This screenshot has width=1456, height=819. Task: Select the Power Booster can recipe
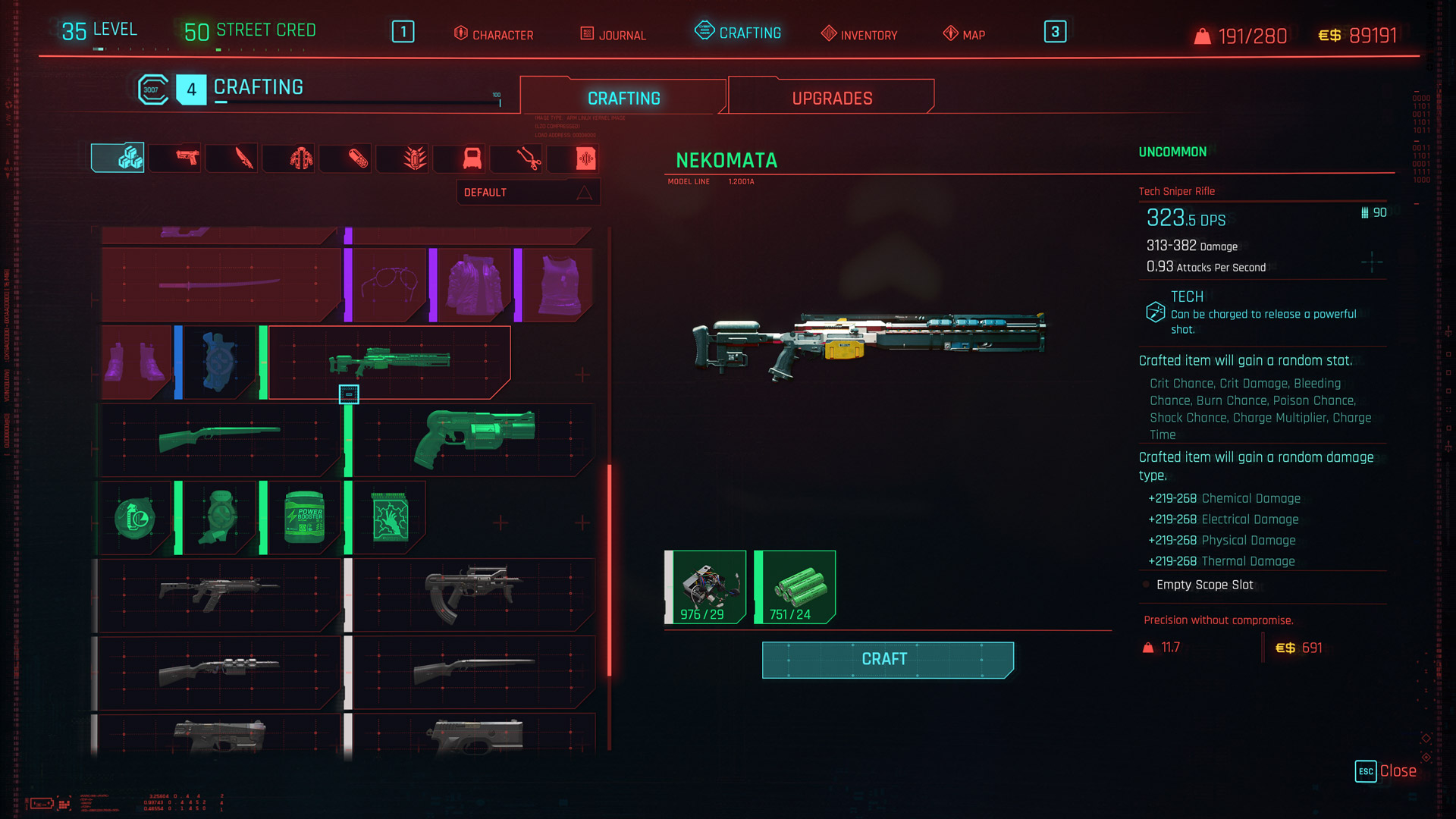click(304, 518)
